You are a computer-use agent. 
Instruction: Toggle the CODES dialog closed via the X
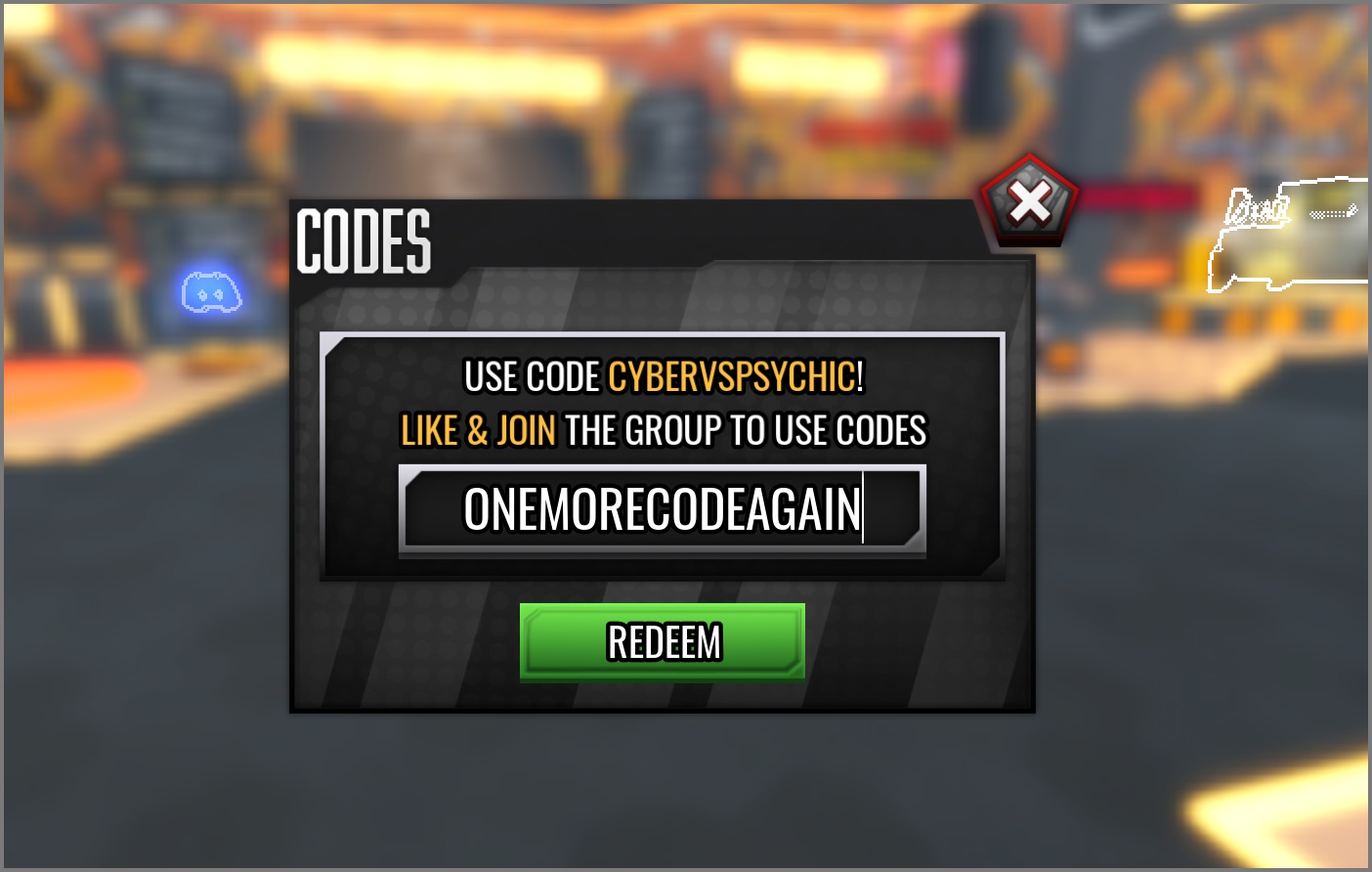(x=1031, y=199)
